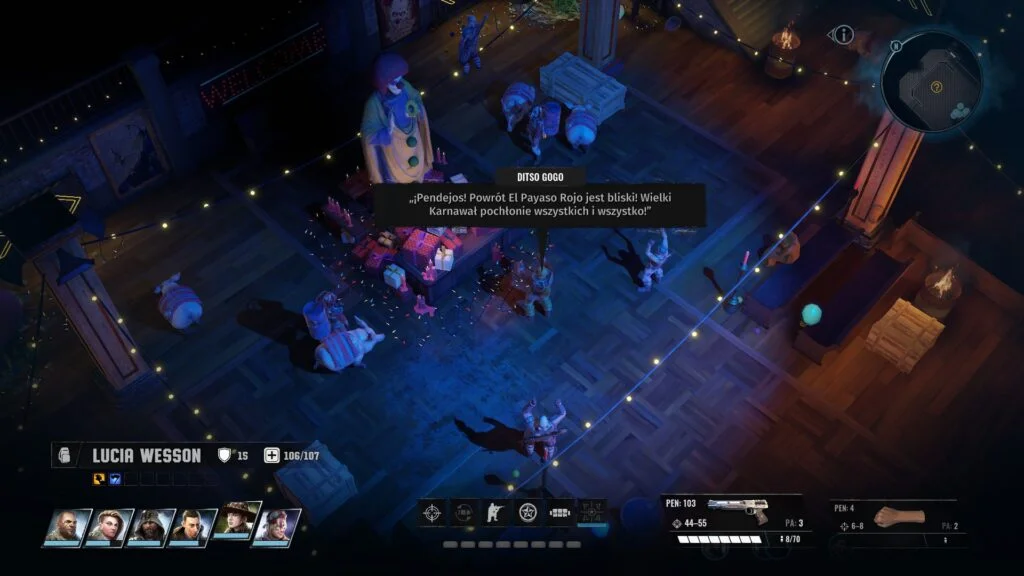Screen dimensions: 1024x576
Task: Select the portrait with the red headband
Action: click(277, 526)
